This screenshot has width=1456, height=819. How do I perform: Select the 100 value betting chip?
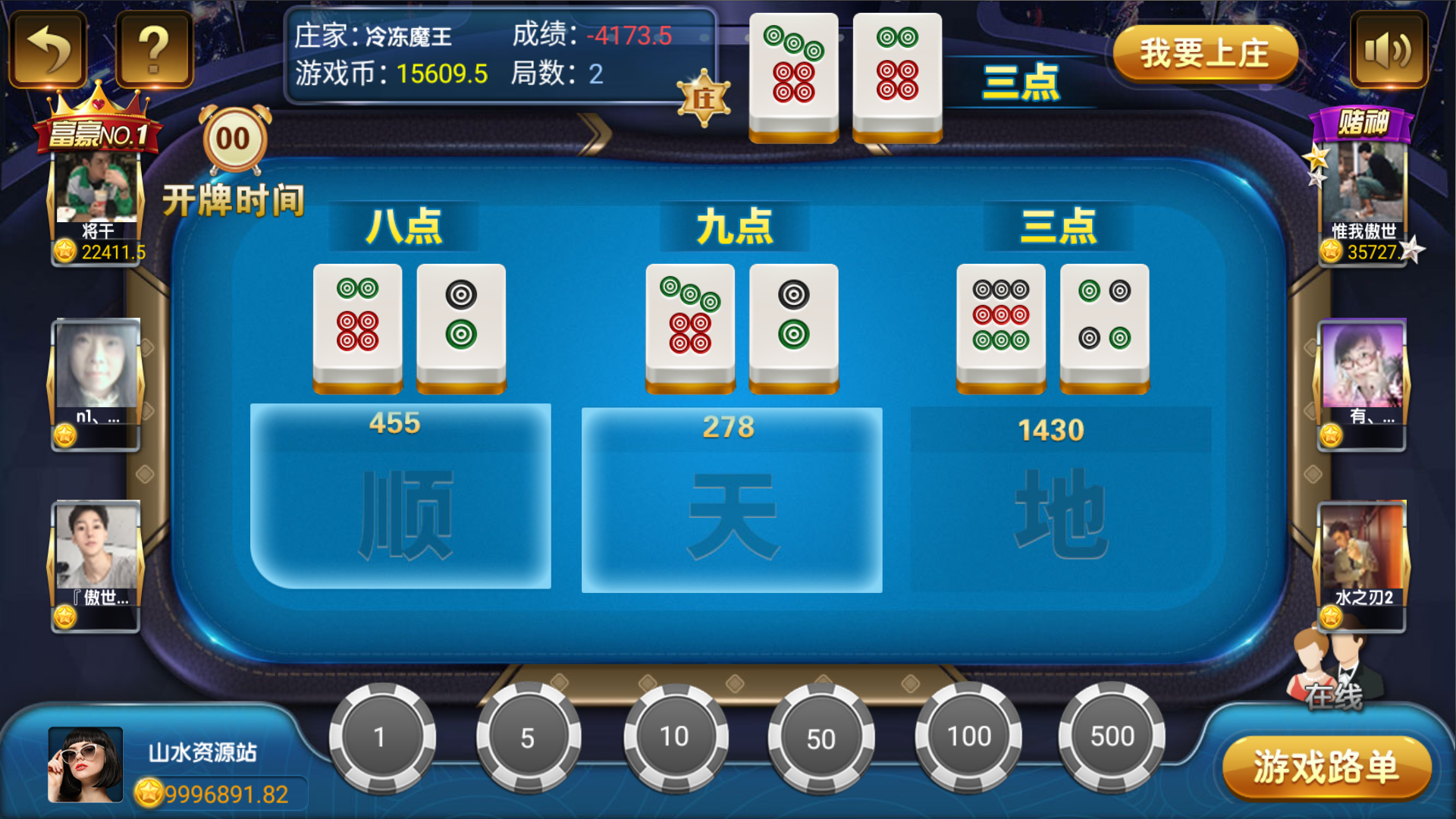(x=968, y=736)
